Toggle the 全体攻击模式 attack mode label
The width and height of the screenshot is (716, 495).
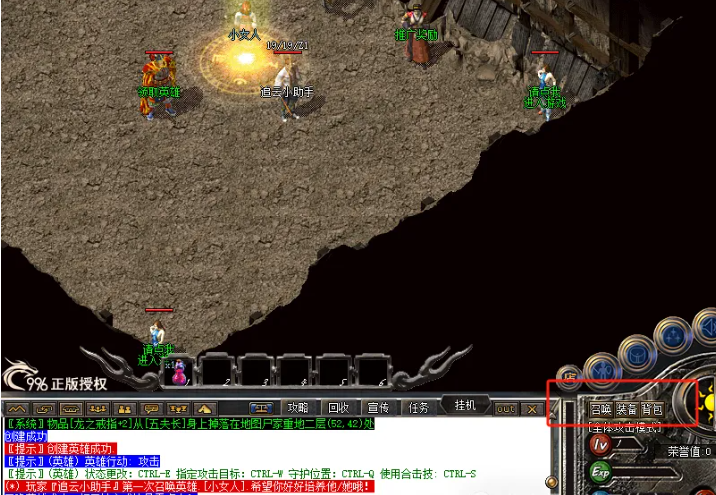pos(623,428)
